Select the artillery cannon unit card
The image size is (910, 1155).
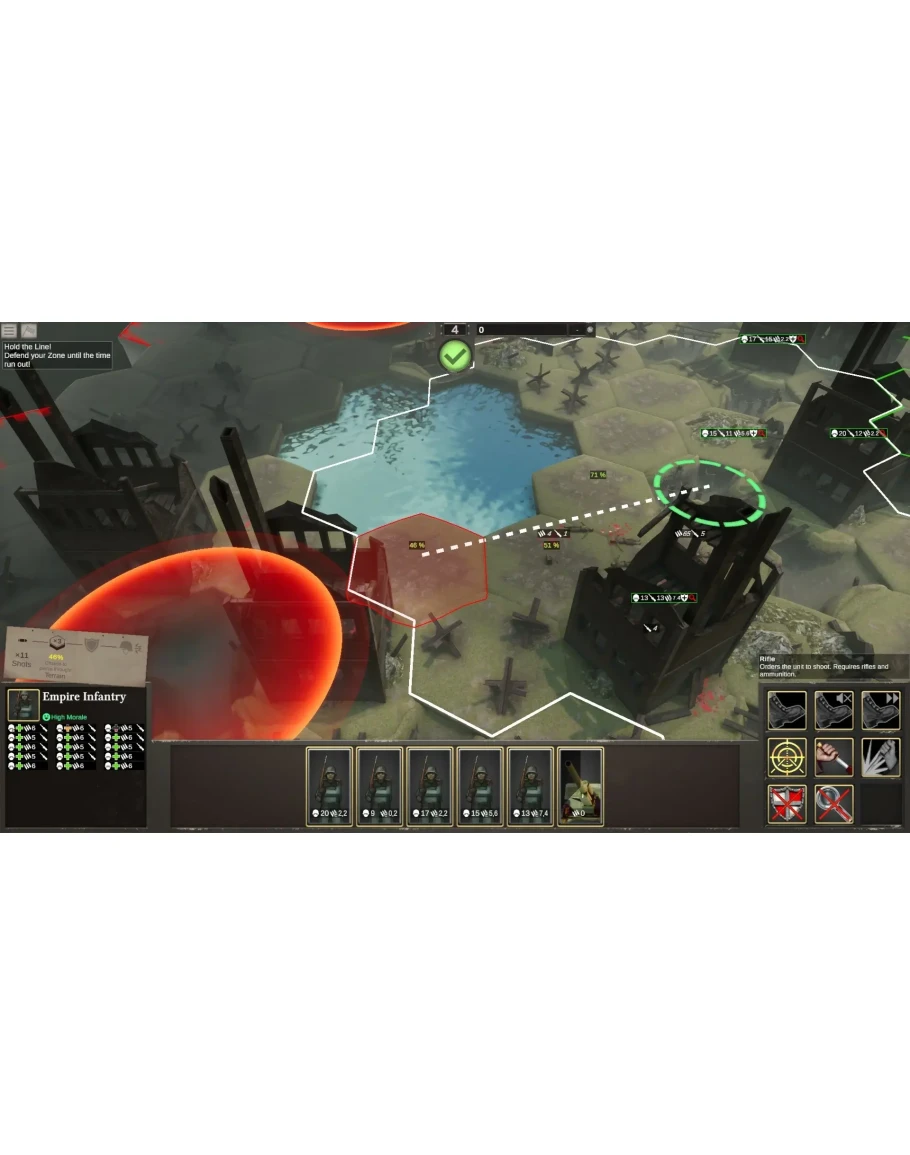(580, 787)
